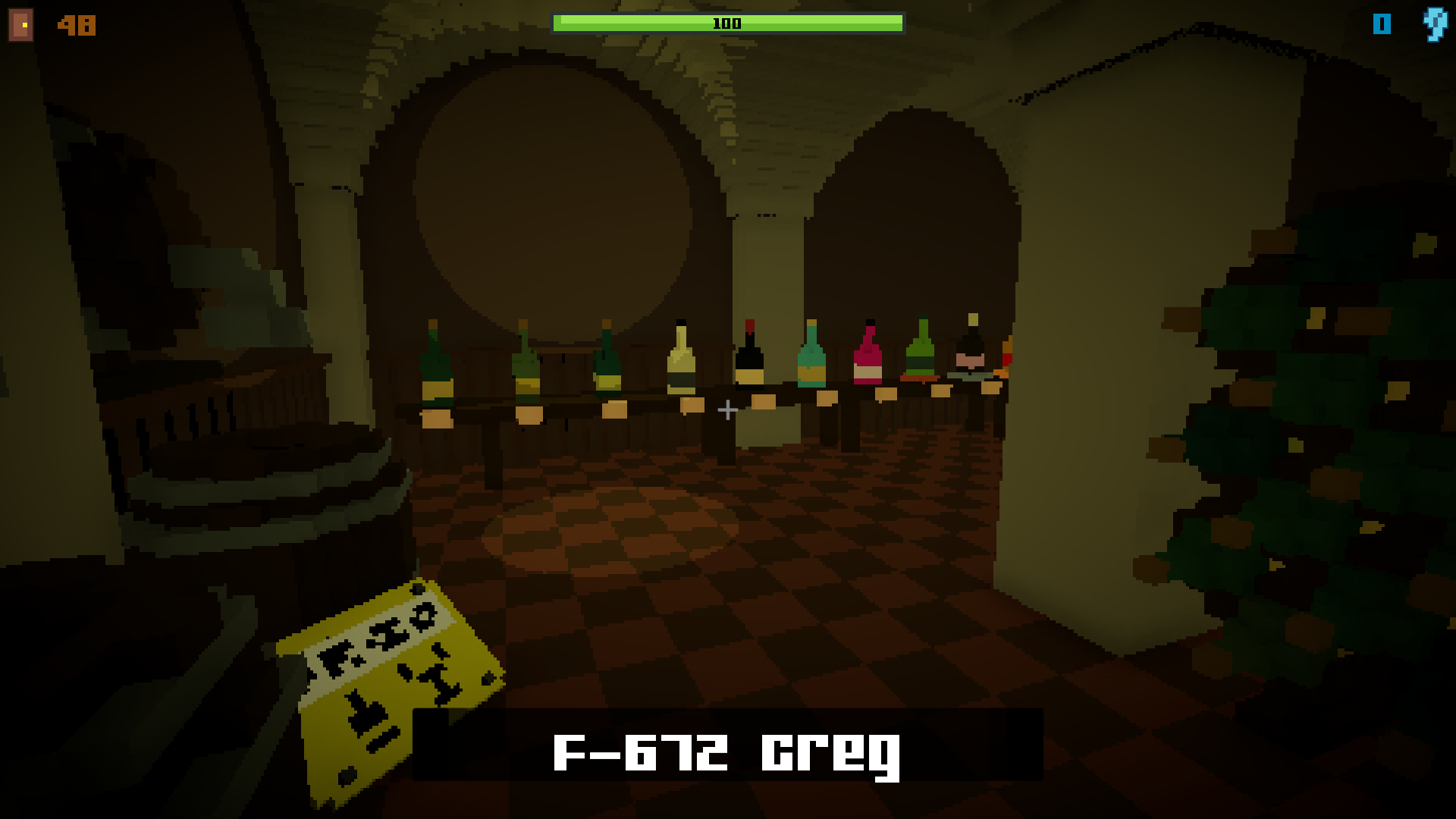Click the blue gem counter showing 0
The width and height of the screenshot is (1456, 819).
tap(1382, 25)
